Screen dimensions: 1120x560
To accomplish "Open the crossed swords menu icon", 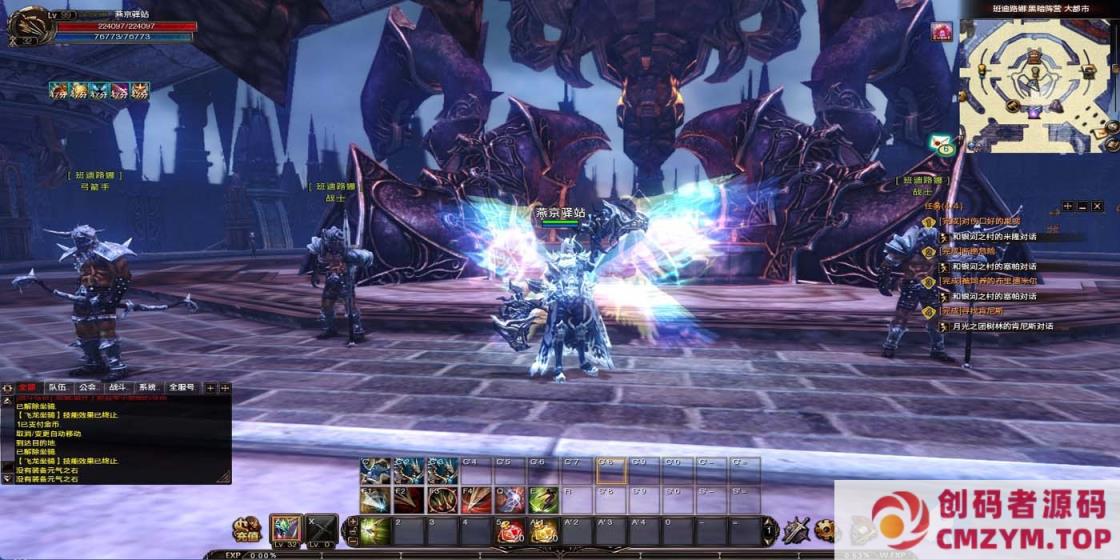I will coord(797,529).
